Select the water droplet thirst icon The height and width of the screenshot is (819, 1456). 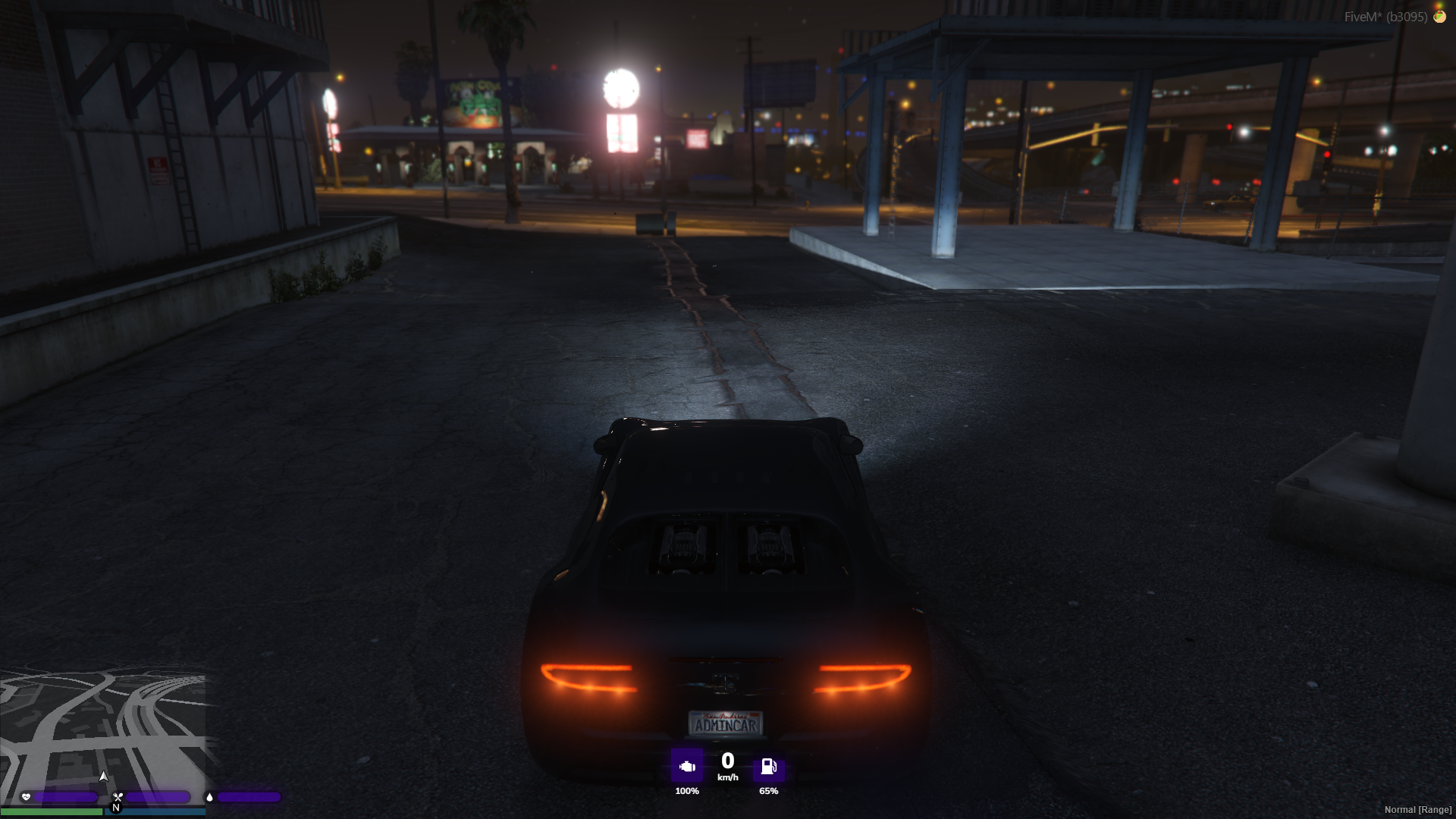tap(210, 797)
